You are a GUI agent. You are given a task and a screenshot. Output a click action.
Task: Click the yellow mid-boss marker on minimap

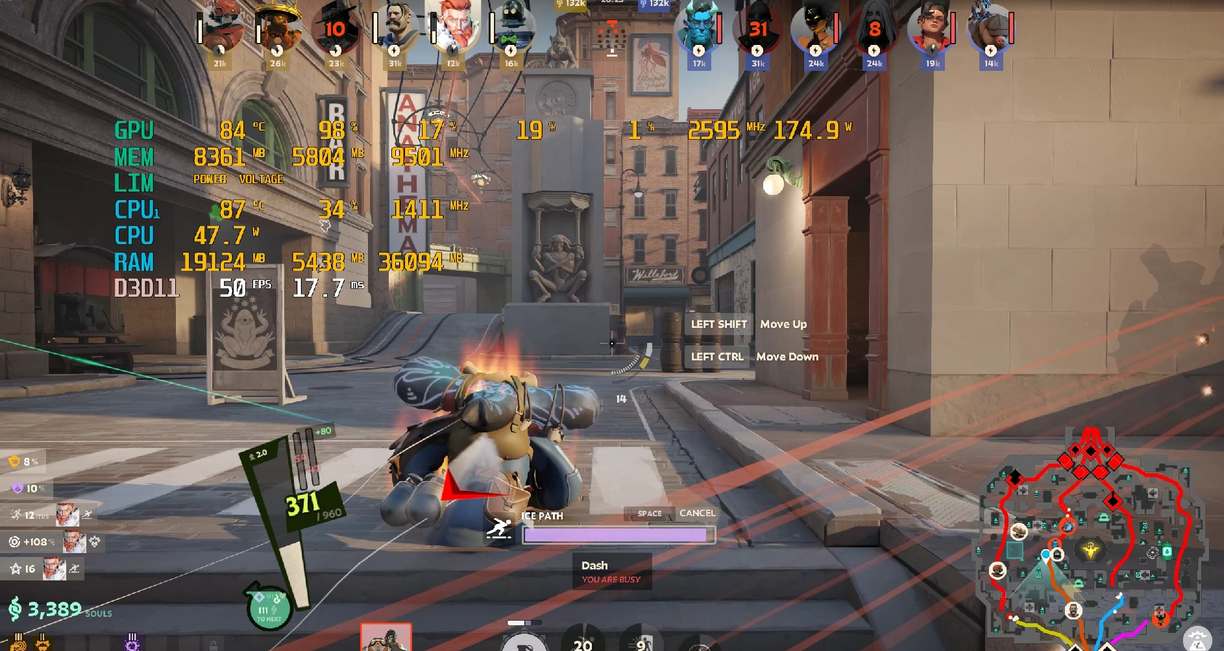(x=1091, y=550)
